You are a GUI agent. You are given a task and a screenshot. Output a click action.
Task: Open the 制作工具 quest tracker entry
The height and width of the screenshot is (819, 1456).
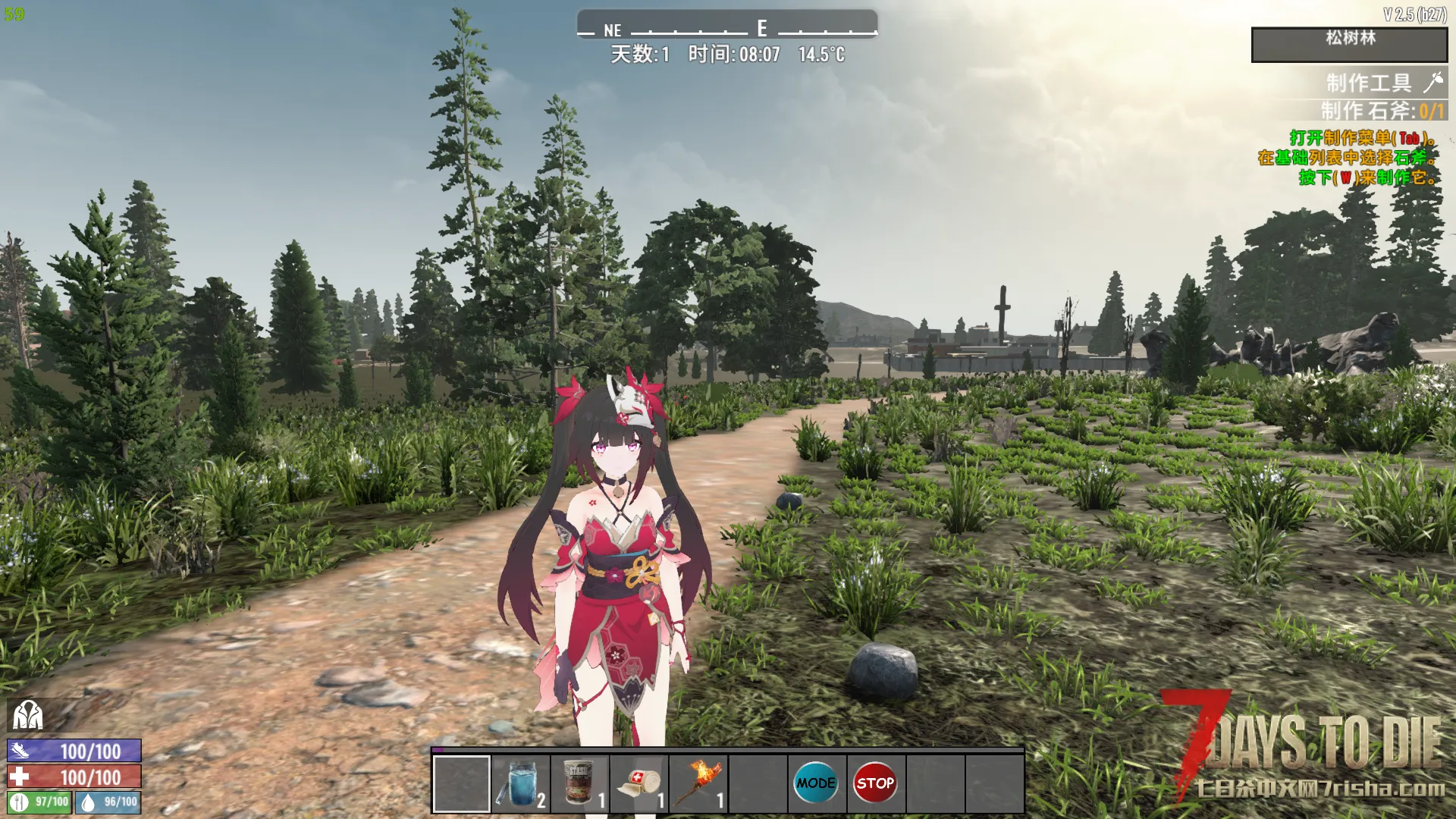coord(1368,82)
